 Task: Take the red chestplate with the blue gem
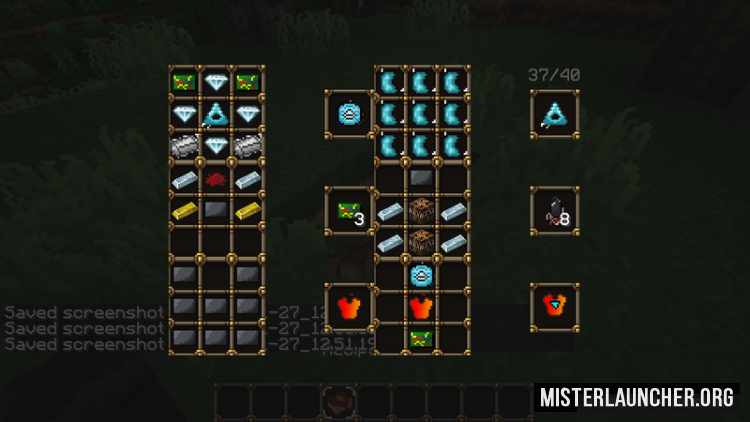point(553,307)
